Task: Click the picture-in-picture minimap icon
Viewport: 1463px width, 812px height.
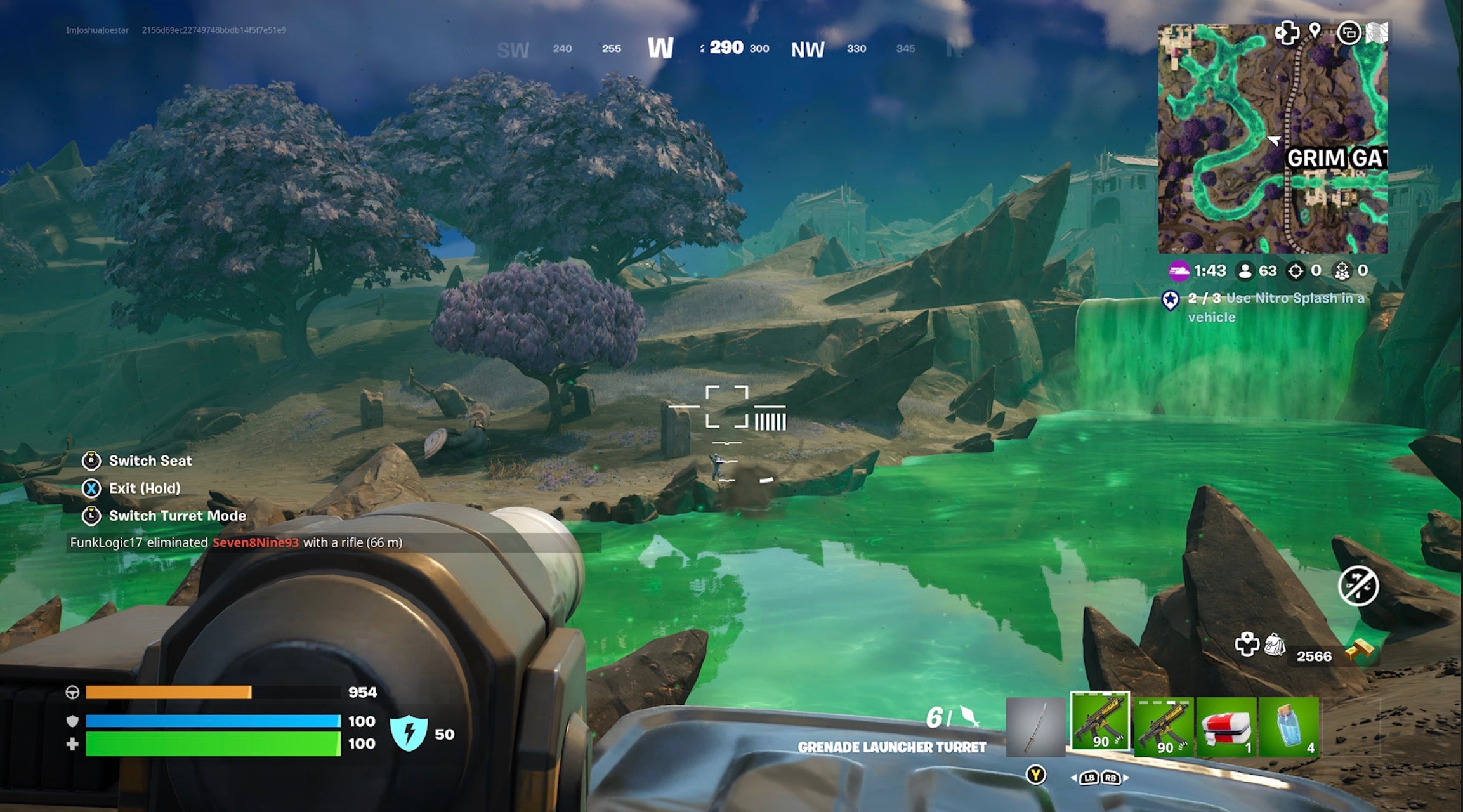Action: click(x=1349, y=34)
